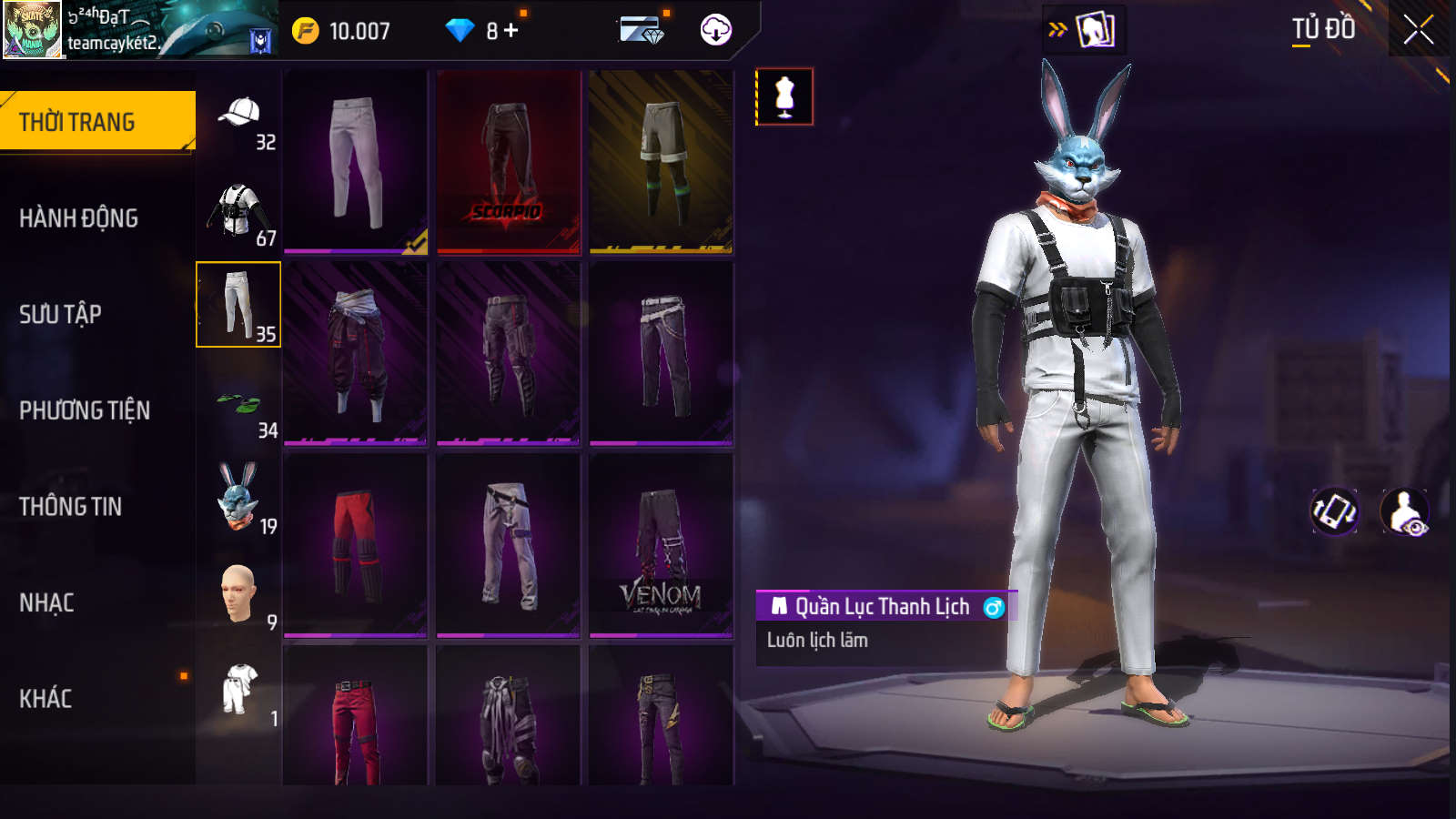Screen dimensions: 1456x819
Task: Equip the Scorpio pants
Action: 509,162
